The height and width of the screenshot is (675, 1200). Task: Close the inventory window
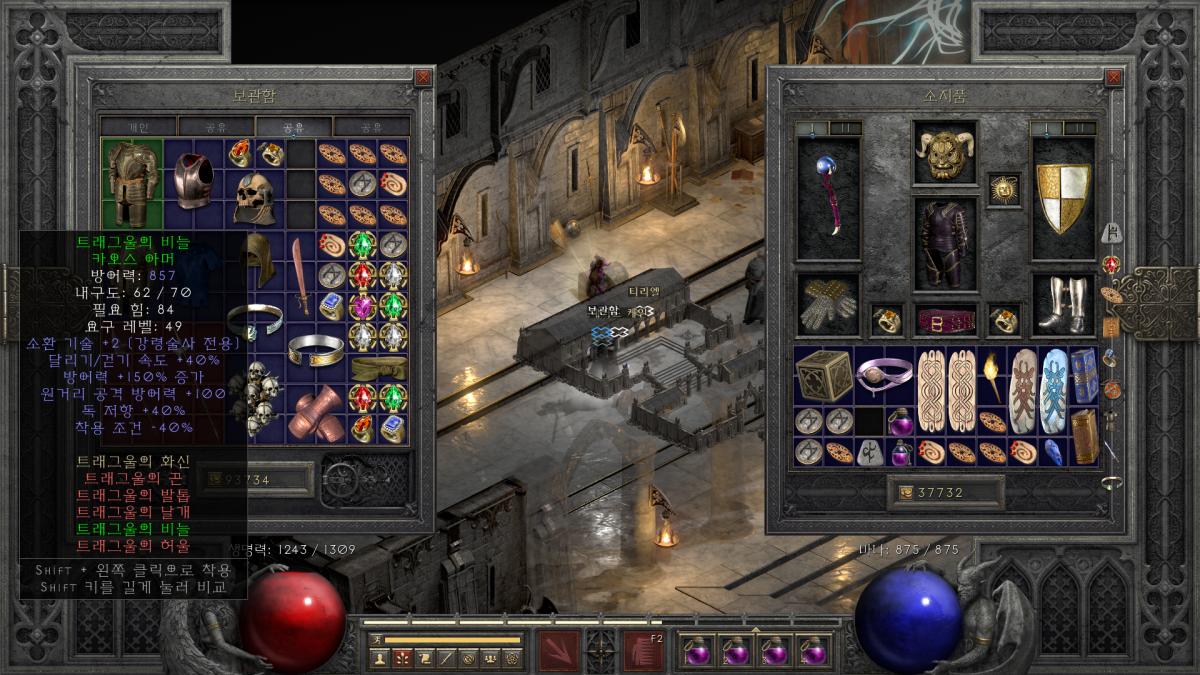(x=1113, y=77)
